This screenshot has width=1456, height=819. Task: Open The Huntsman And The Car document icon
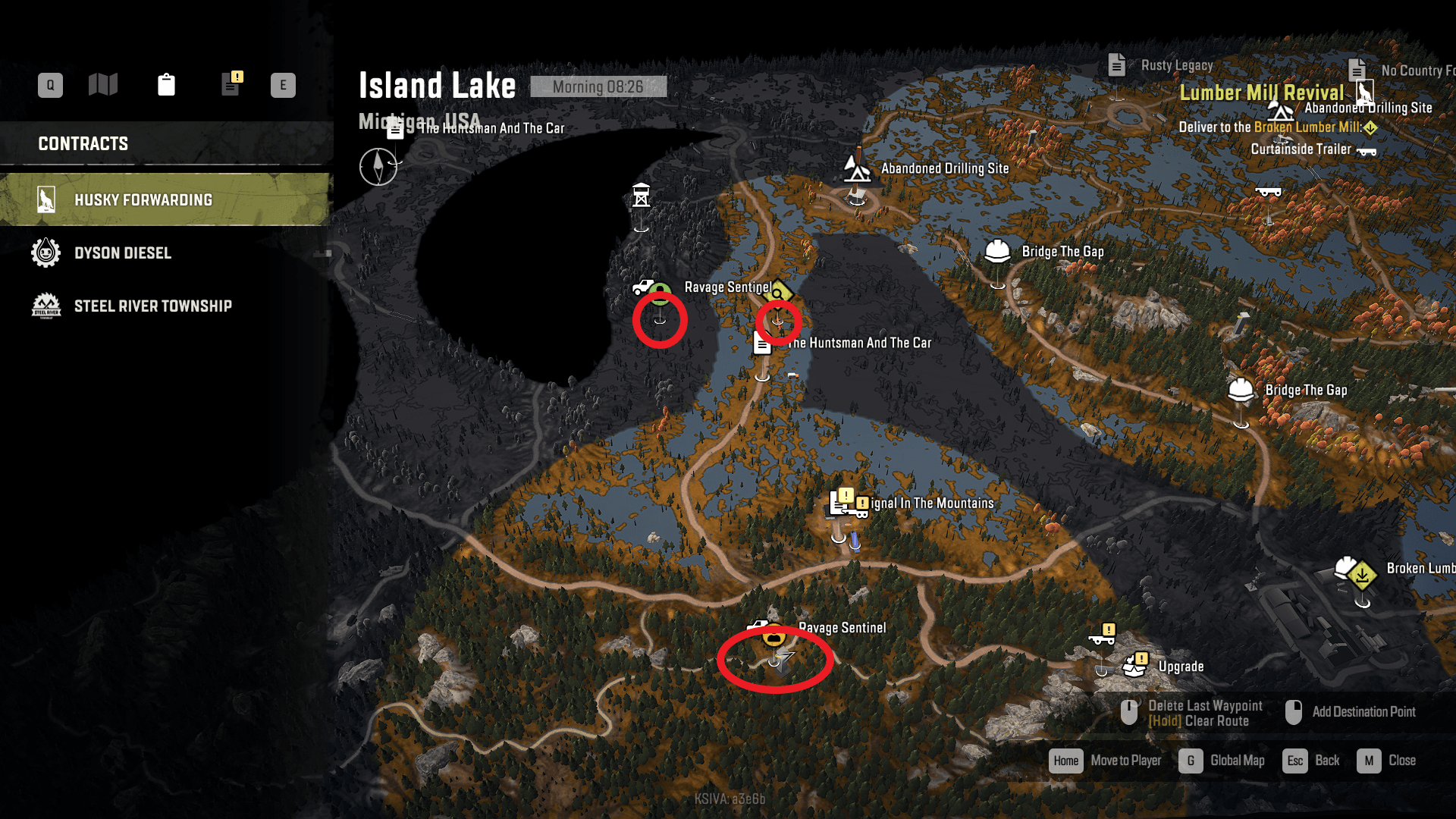[761, 343]
